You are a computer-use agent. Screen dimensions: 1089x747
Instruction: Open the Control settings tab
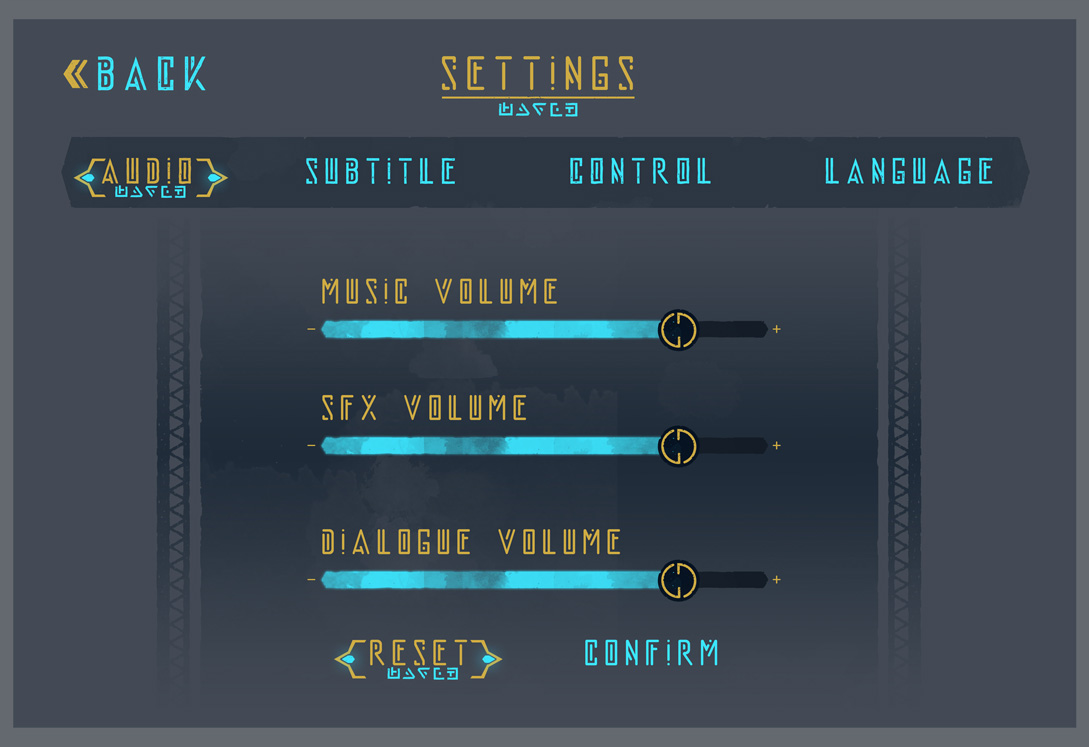click(x=640, y=172)
